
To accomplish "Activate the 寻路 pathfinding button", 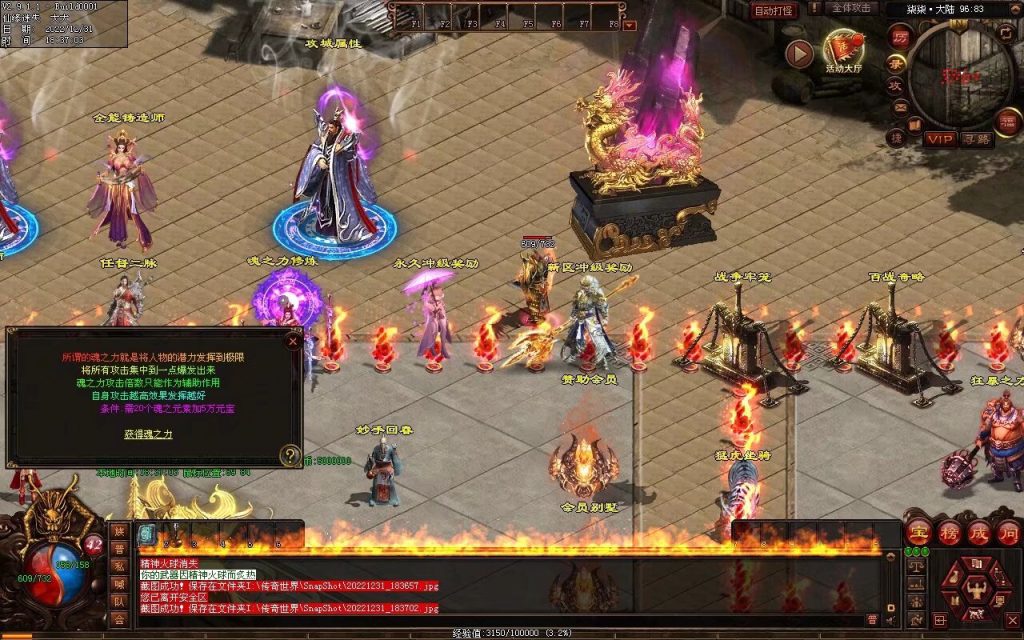I will [x=976, y=139].
